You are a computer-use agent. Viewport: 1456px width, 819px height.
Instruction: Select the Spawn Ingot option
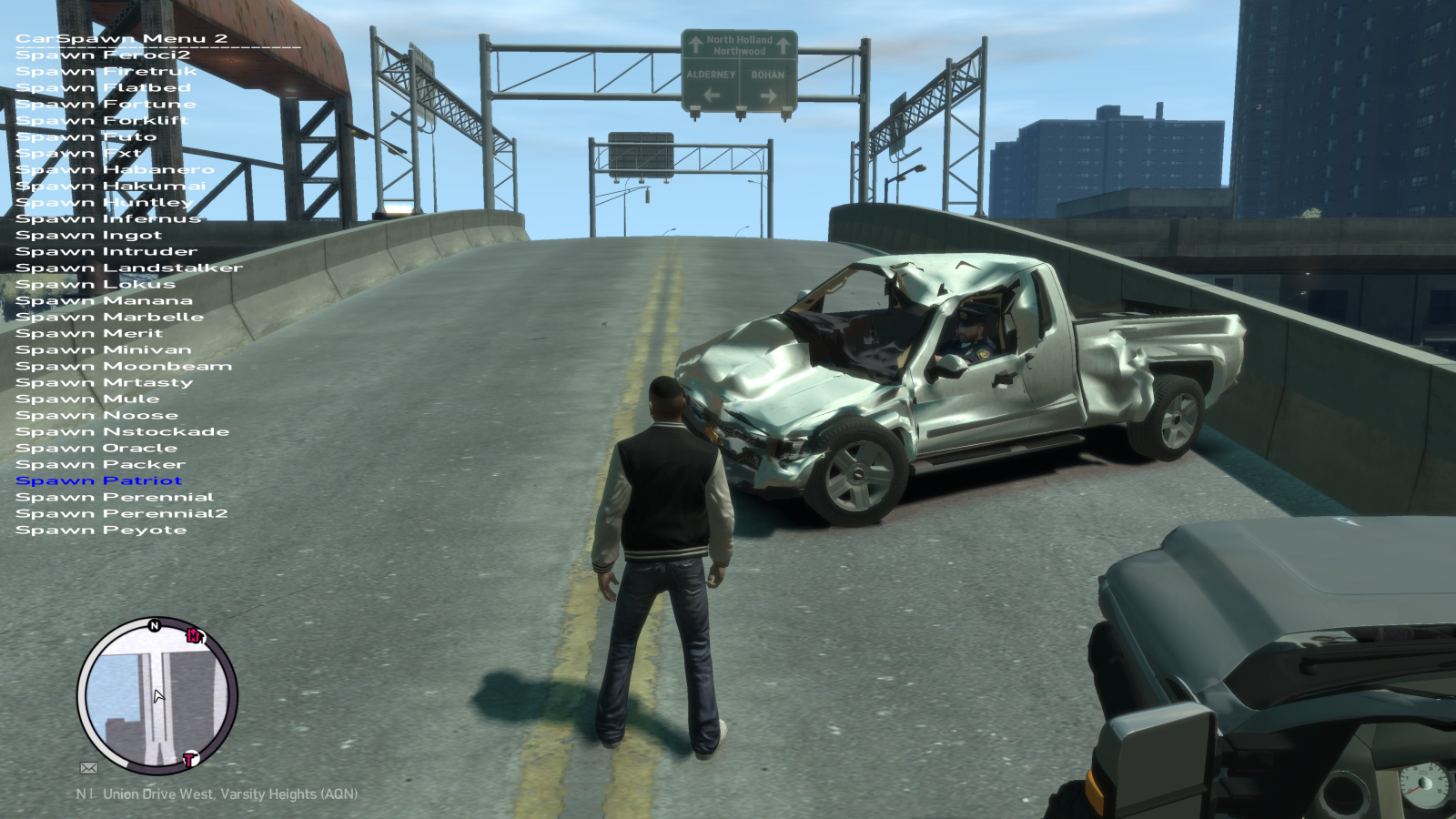[88, 235]
